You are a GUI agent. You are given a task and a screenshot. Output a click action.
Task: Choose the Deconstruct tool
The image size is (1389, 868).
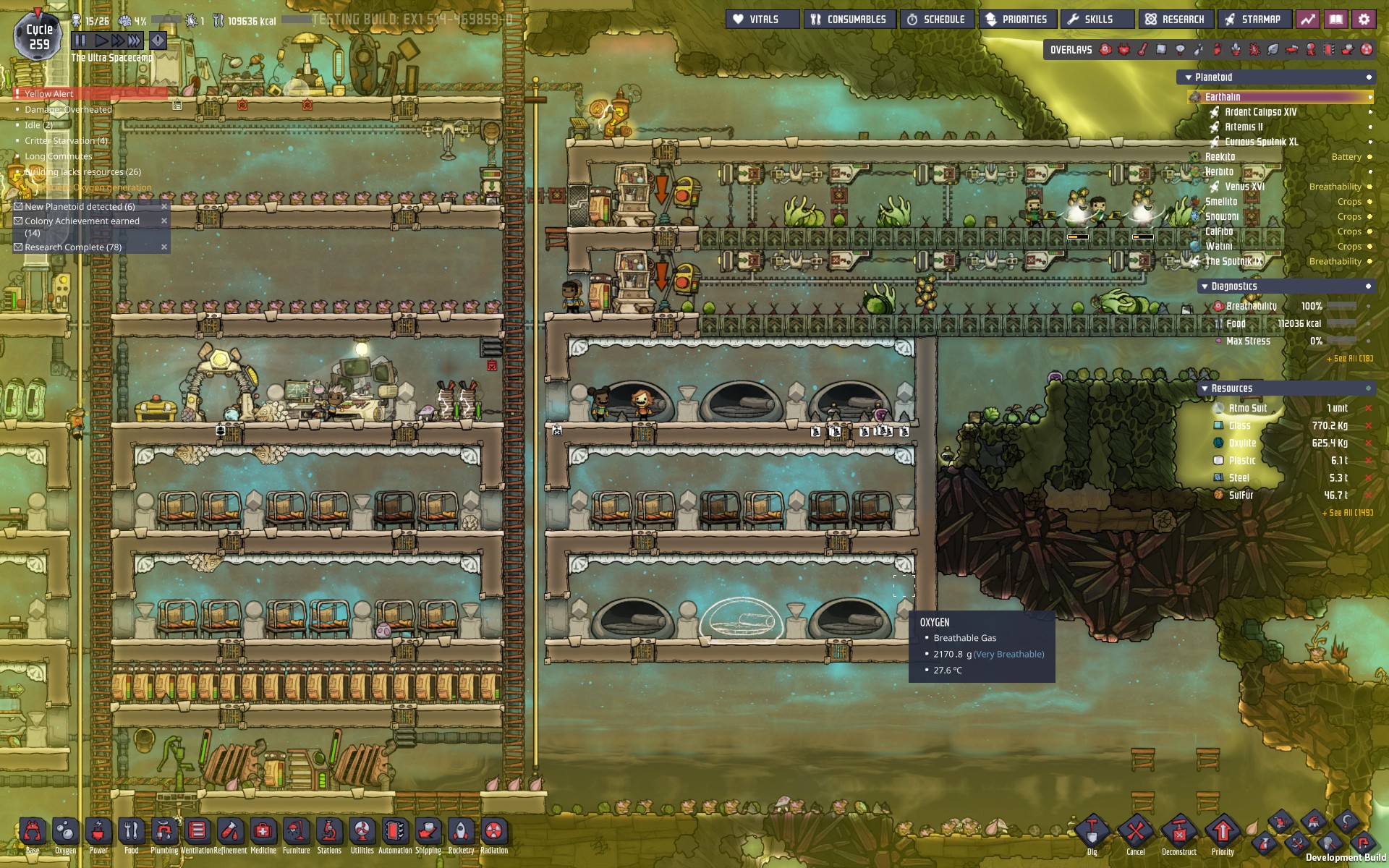(x=1179, y=833)
